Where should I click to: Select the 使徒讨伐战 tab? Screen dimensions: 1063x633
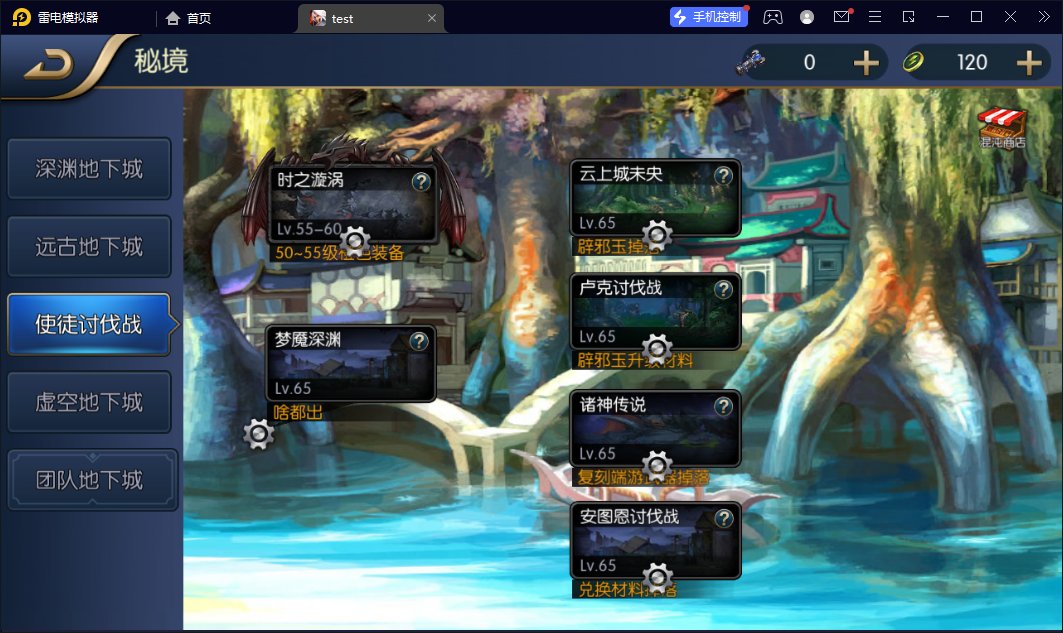[89, 324]
